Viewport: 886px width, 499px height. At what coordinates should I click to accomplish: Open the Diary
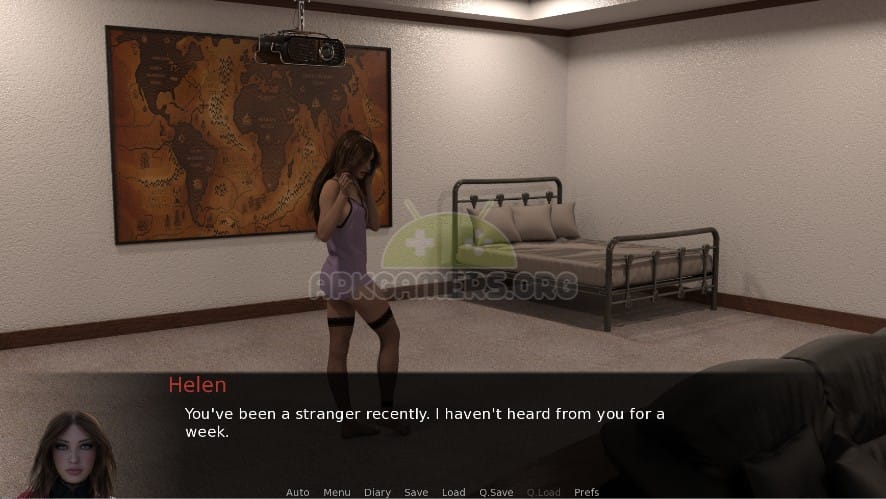pos(377,492)
